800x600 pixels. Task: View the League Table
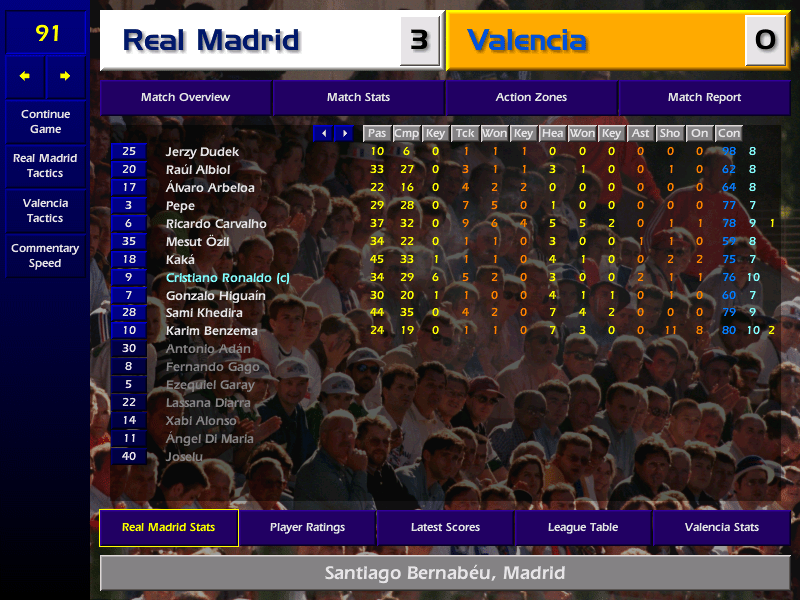pos(583,527)
